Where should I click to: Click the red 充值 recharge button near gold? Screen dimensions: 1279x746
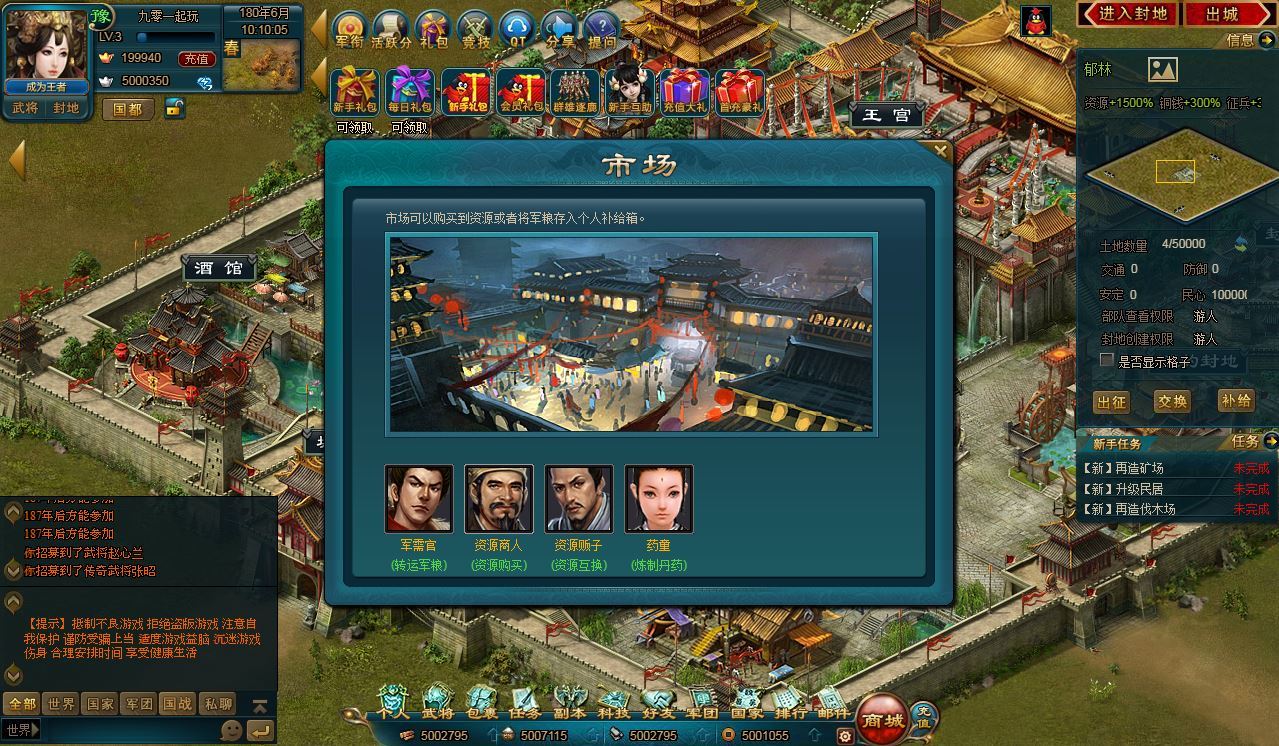pos(196,59)
